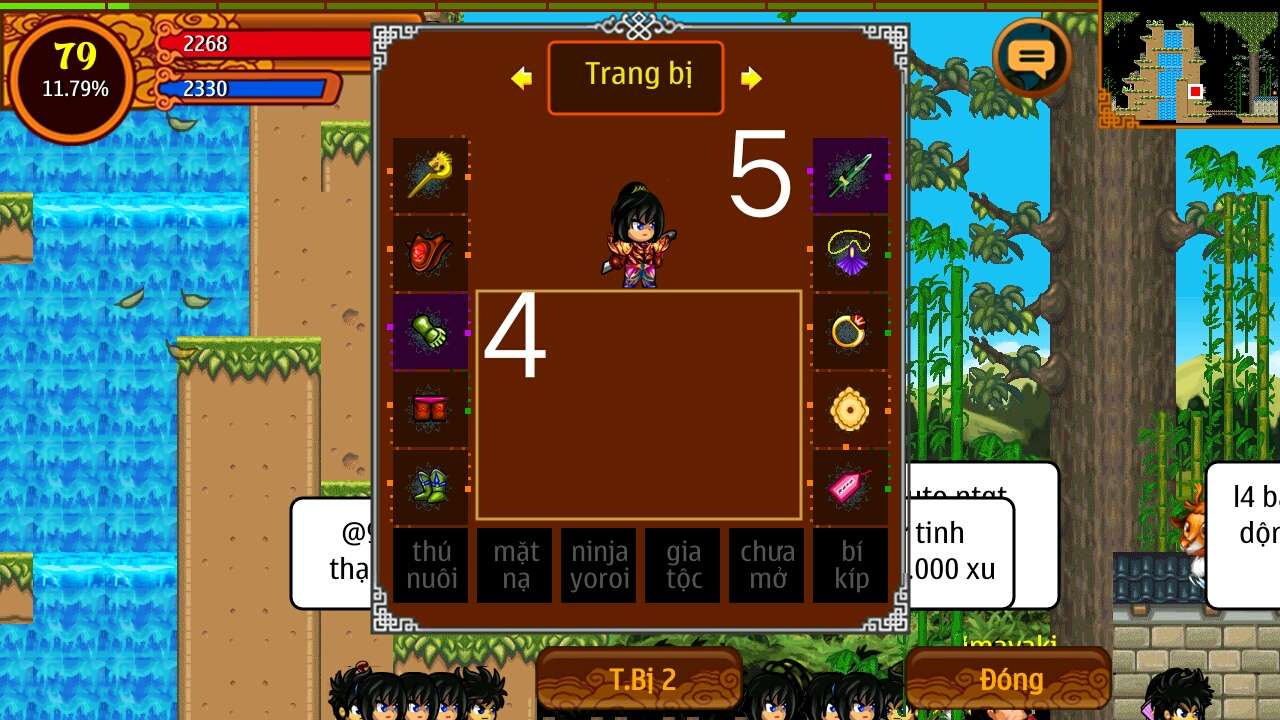
Task: Close the panel with Đóng
Action: [1010, 680]
